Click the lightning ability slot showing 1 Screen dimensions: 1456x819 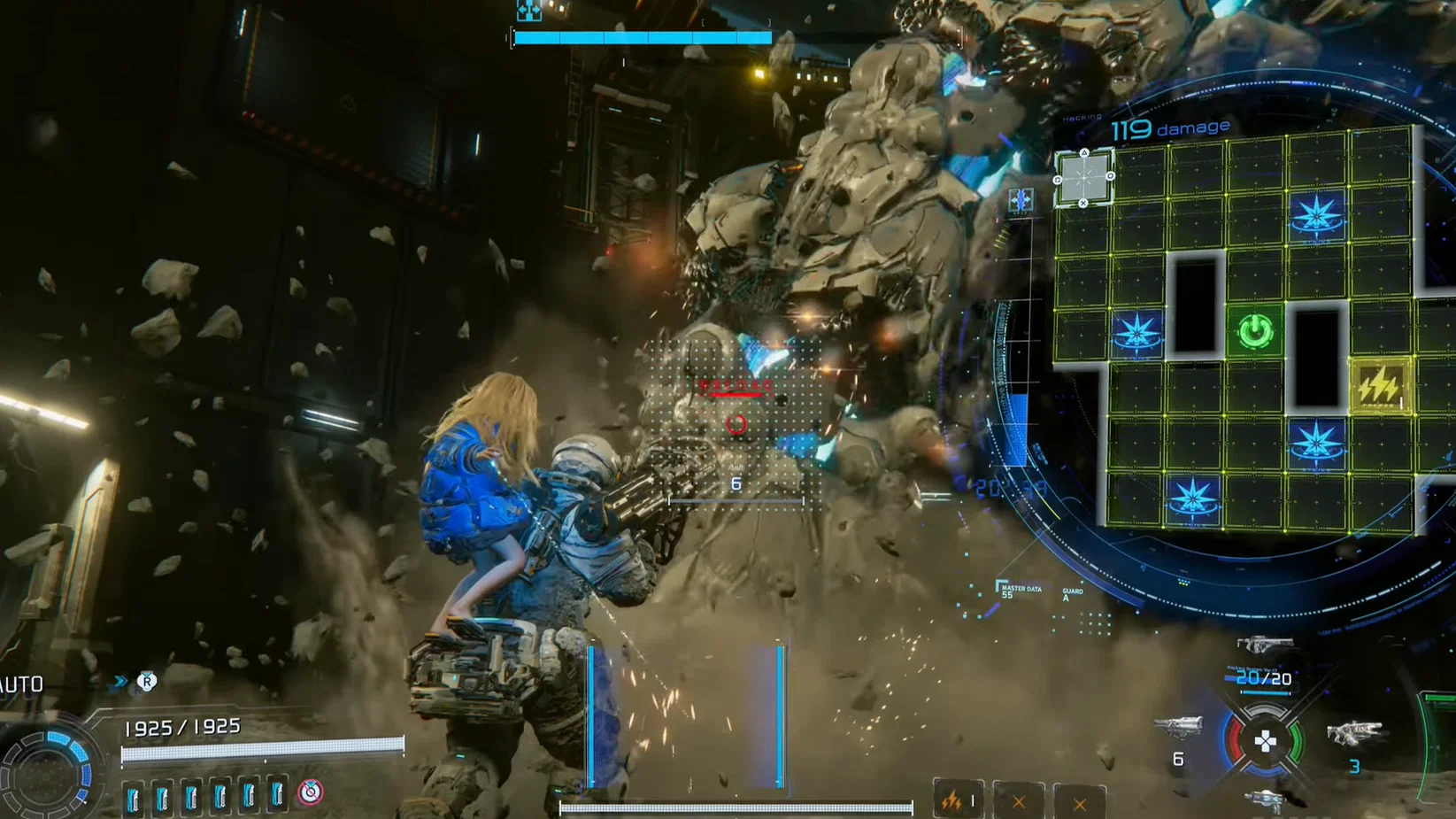(959, 800)
